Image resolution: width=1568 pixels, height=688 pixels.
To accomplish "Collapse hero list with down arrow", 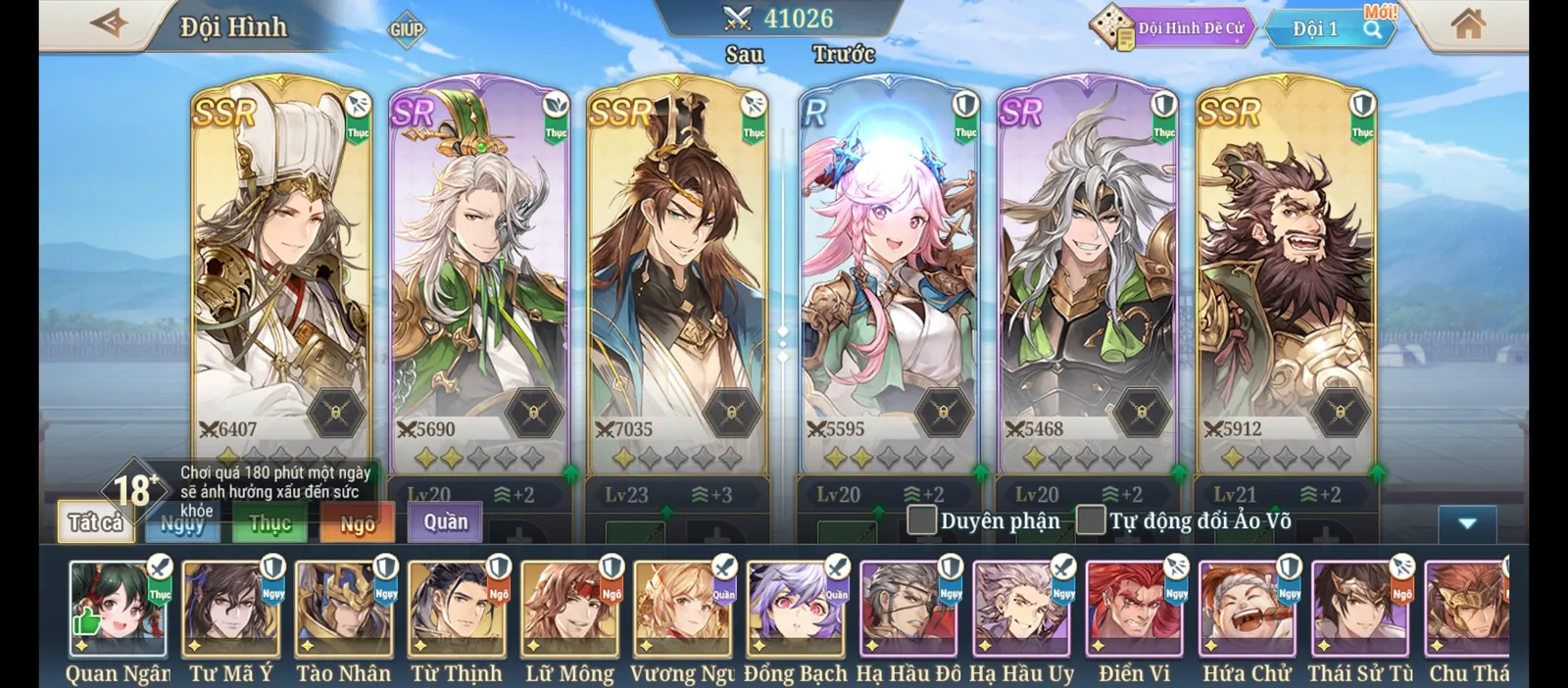I will point(1466,523).
